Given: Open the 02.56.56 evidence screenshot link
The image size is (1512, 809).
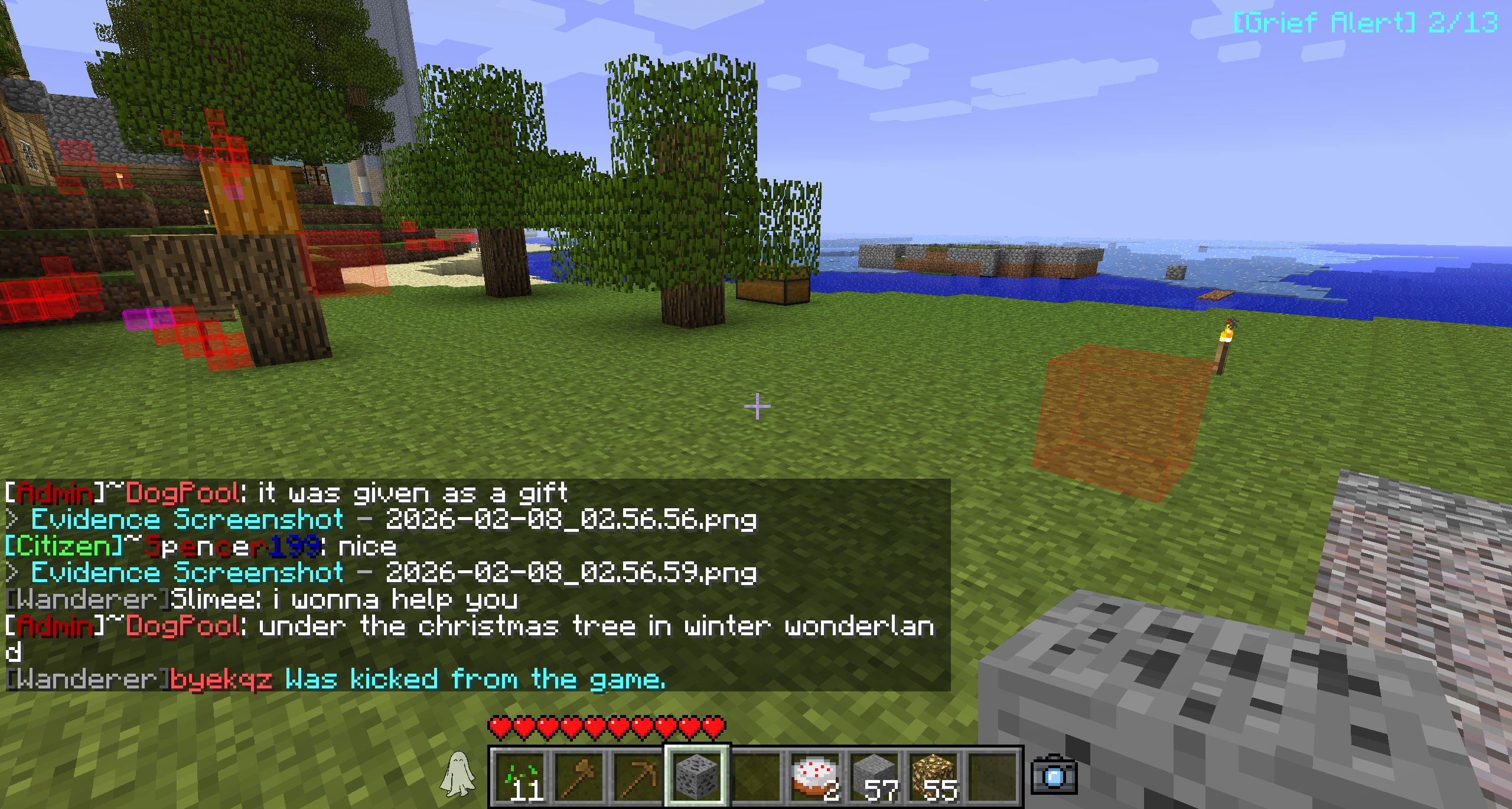Looking at the screenshot, I should point(393,520).
